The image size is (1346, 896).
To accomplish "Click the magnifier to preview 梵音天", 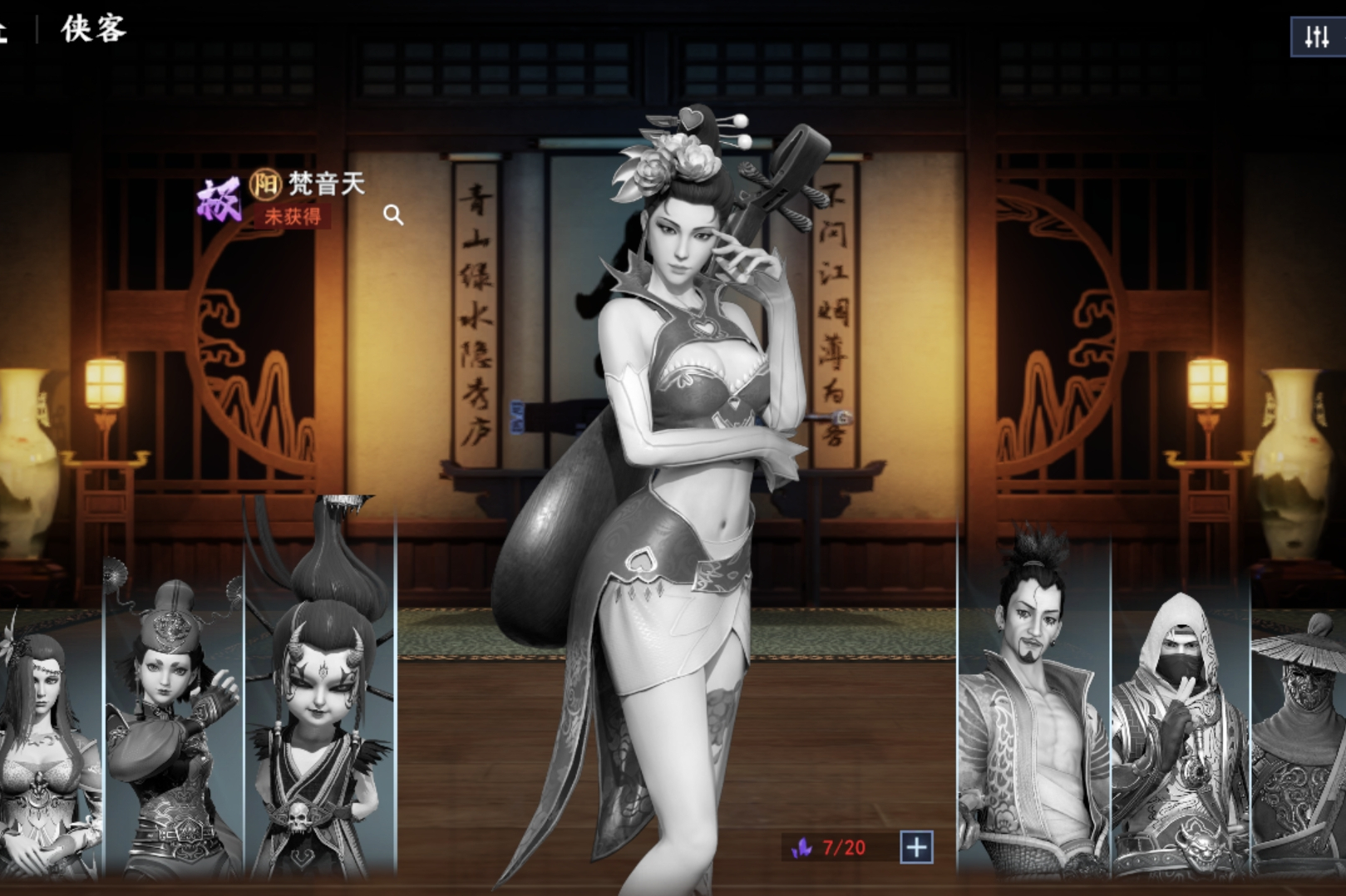I will coord(394,216).
